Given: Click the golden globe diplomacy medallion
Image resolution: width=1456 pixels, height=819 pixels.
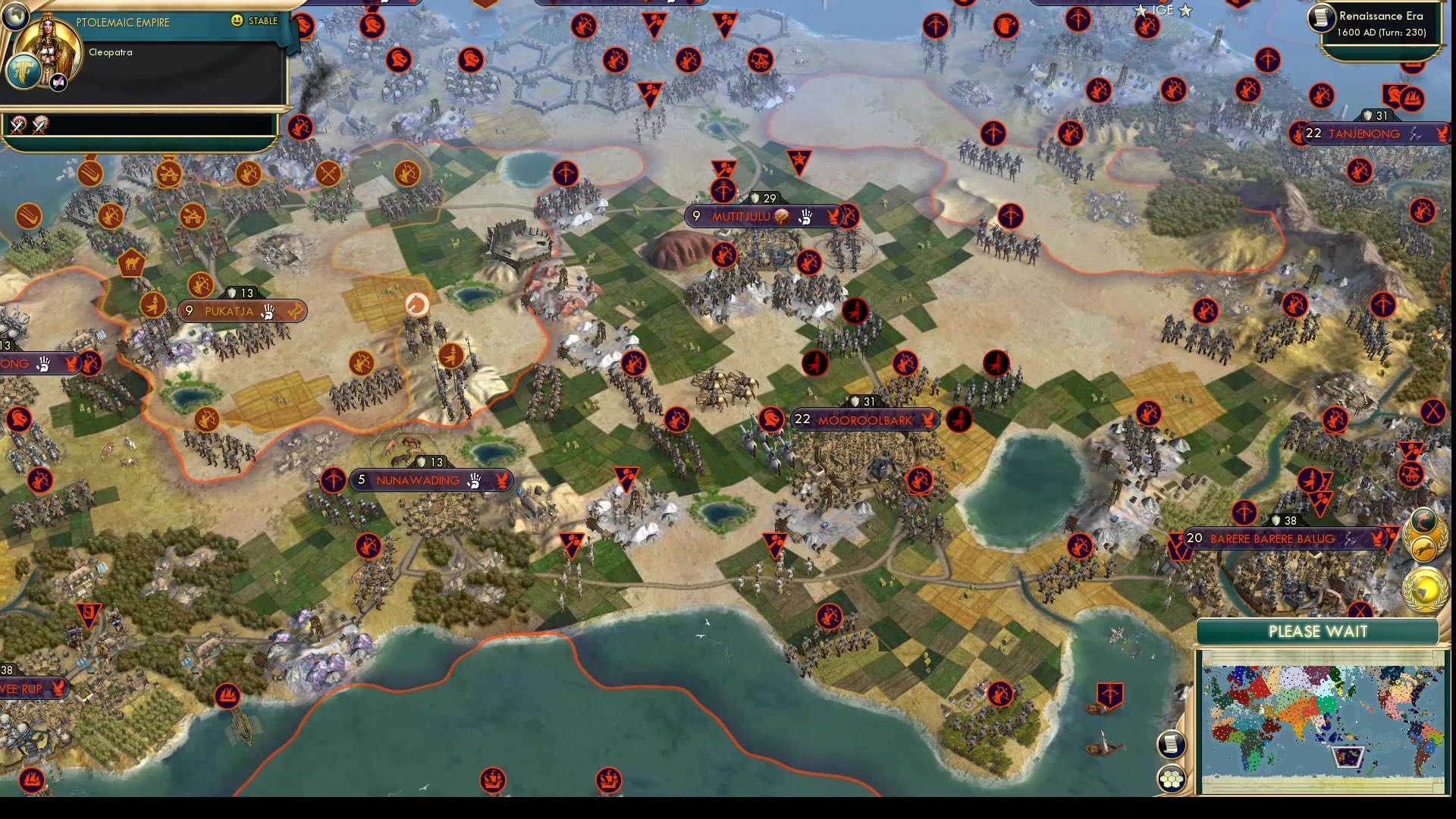Looking at the screenshot, I should 1425,590.
